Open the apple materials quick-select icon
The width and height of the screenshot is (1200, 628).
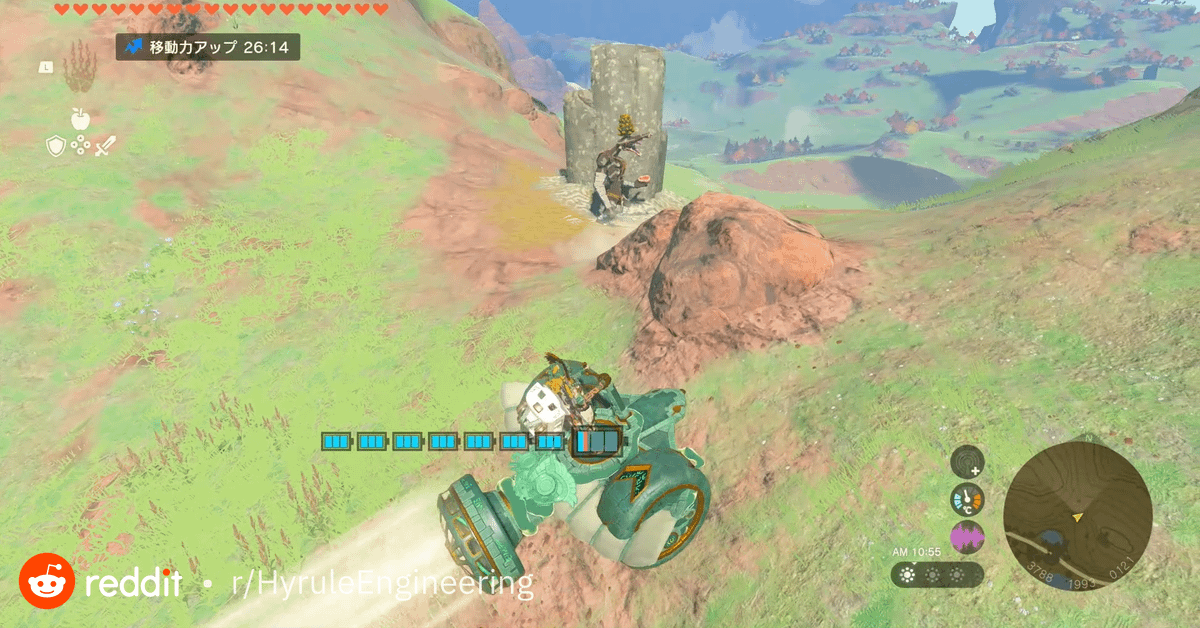click(80, 119)
